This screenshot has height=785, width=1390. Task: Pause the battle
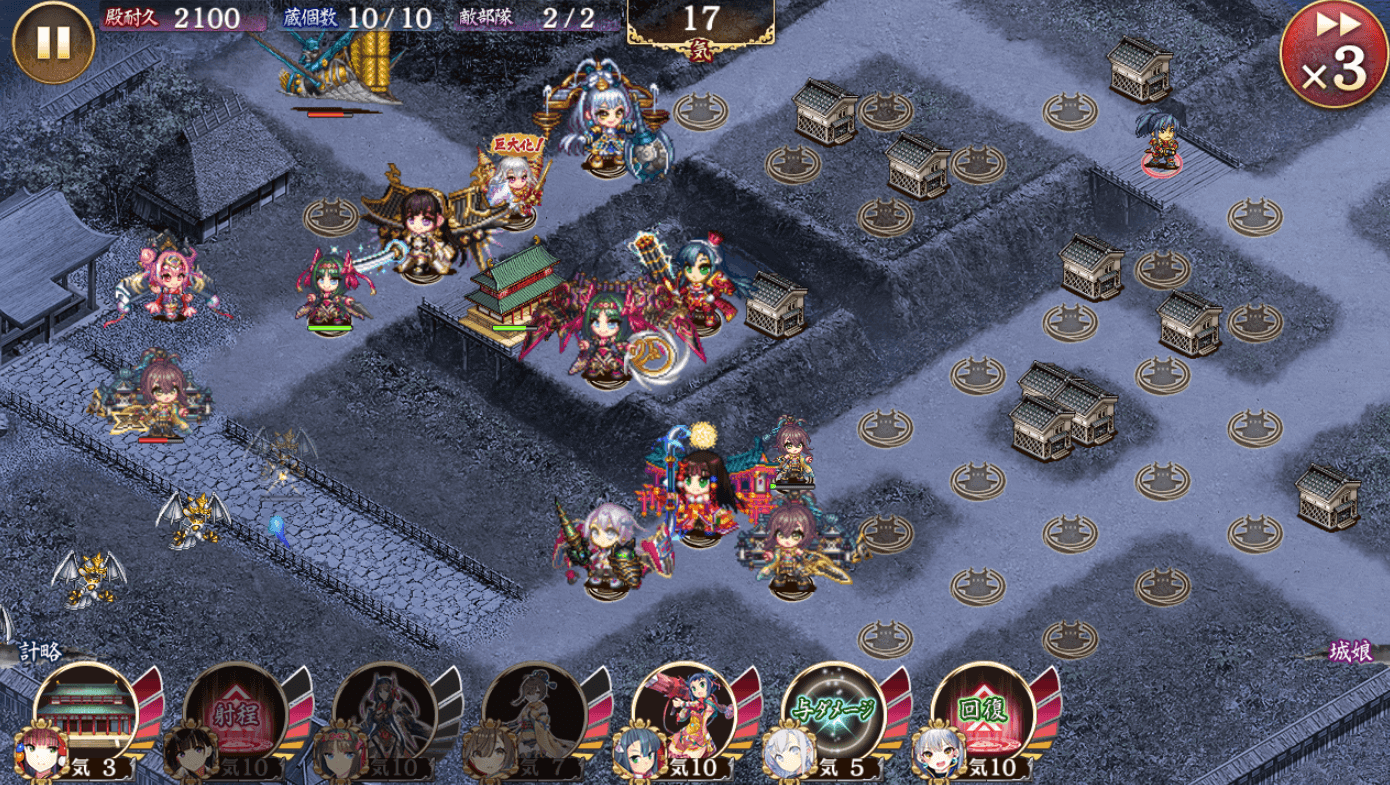52,42
